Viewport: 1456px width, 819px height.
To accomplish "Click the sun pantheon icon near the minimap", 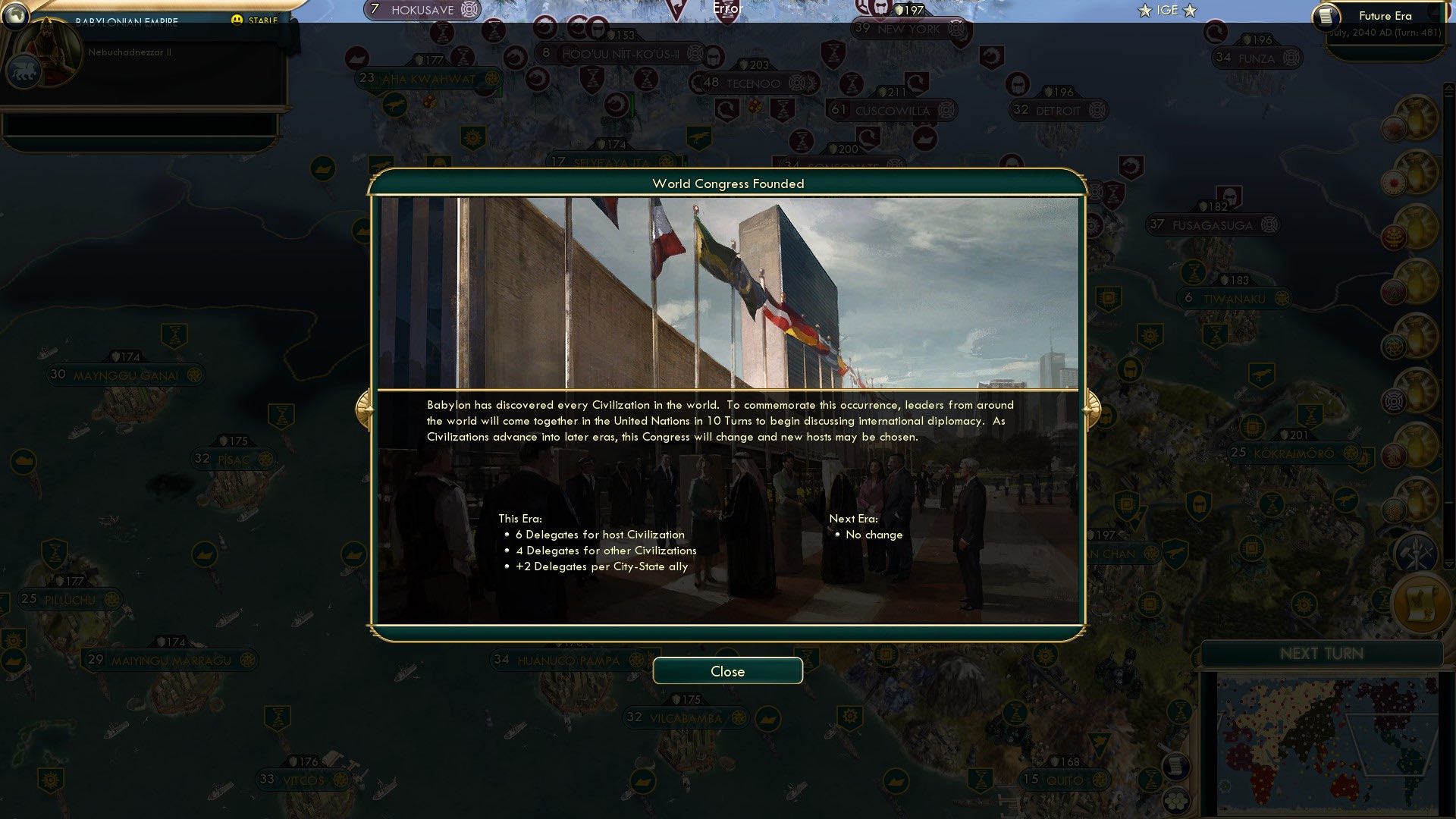I will coord(1303,604).
